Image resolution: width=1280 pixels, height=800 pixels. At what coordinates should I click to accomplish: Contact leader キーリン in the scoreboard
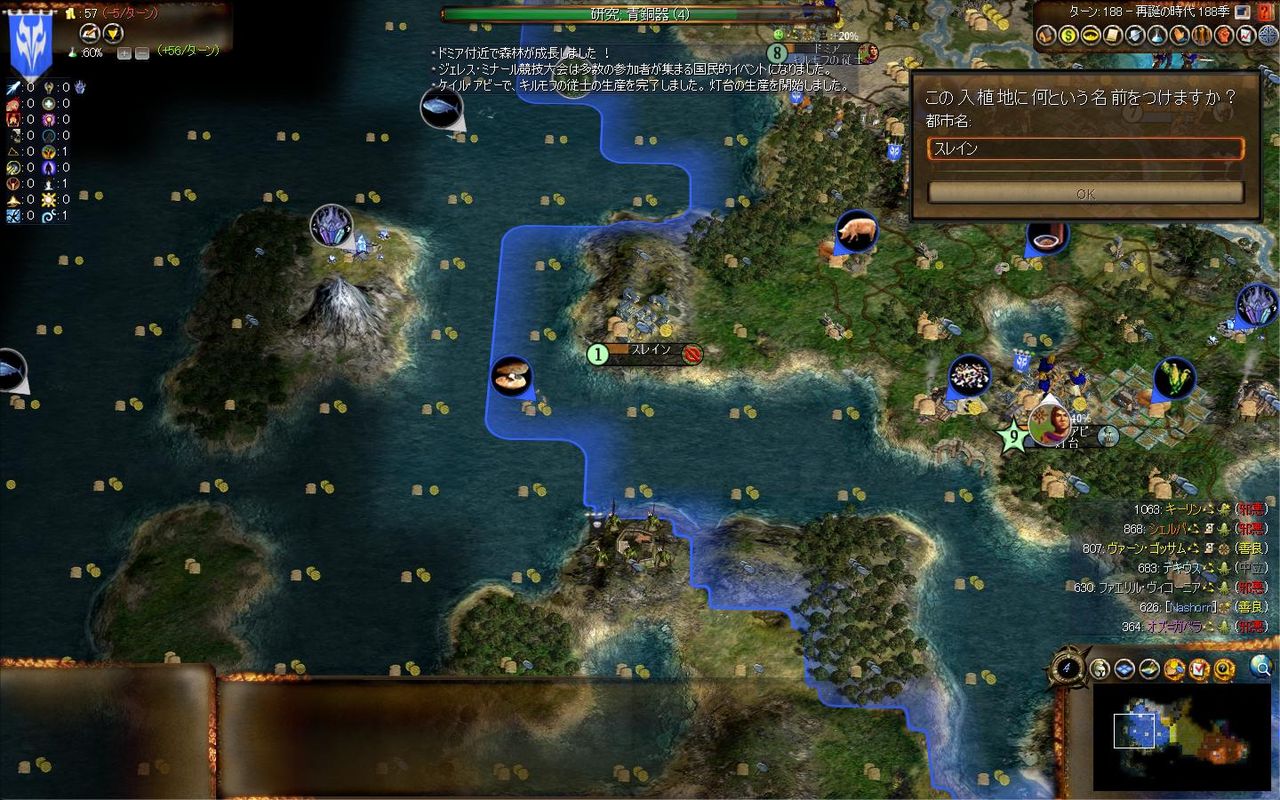(1185, 508)
